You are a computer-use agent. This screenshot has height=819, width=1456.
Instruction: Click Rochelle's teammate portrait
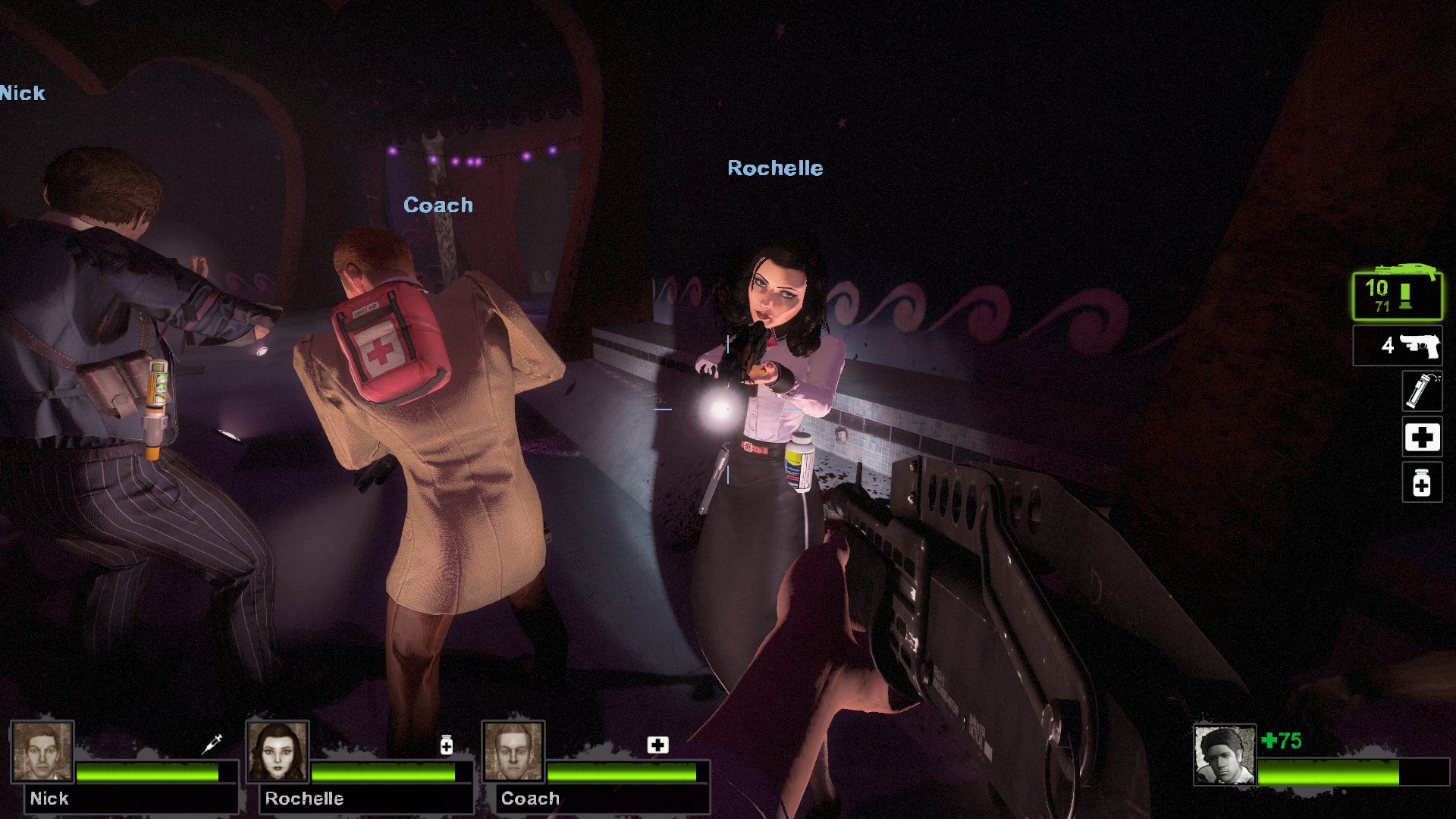coord(278,751)
